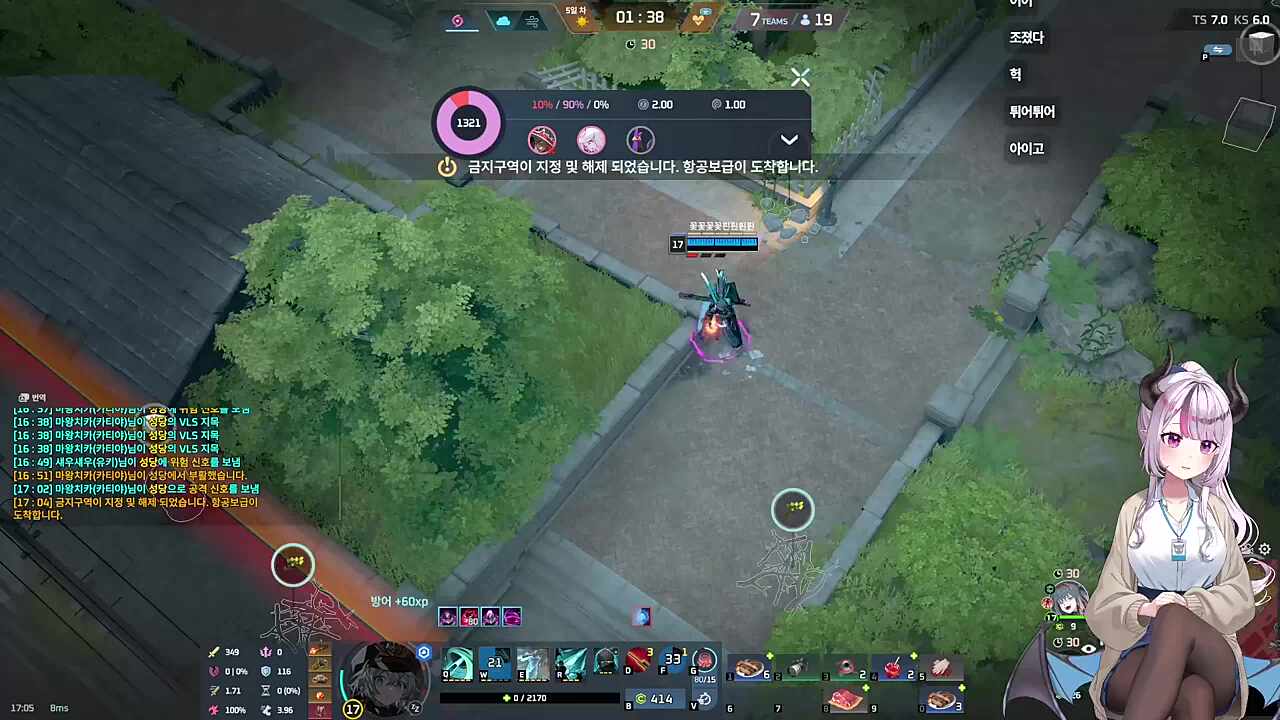Select 튀어튀어 from the quick chat list
Screen dimensions: 1280x720
pyautogui.click(x=1031, y=112)
